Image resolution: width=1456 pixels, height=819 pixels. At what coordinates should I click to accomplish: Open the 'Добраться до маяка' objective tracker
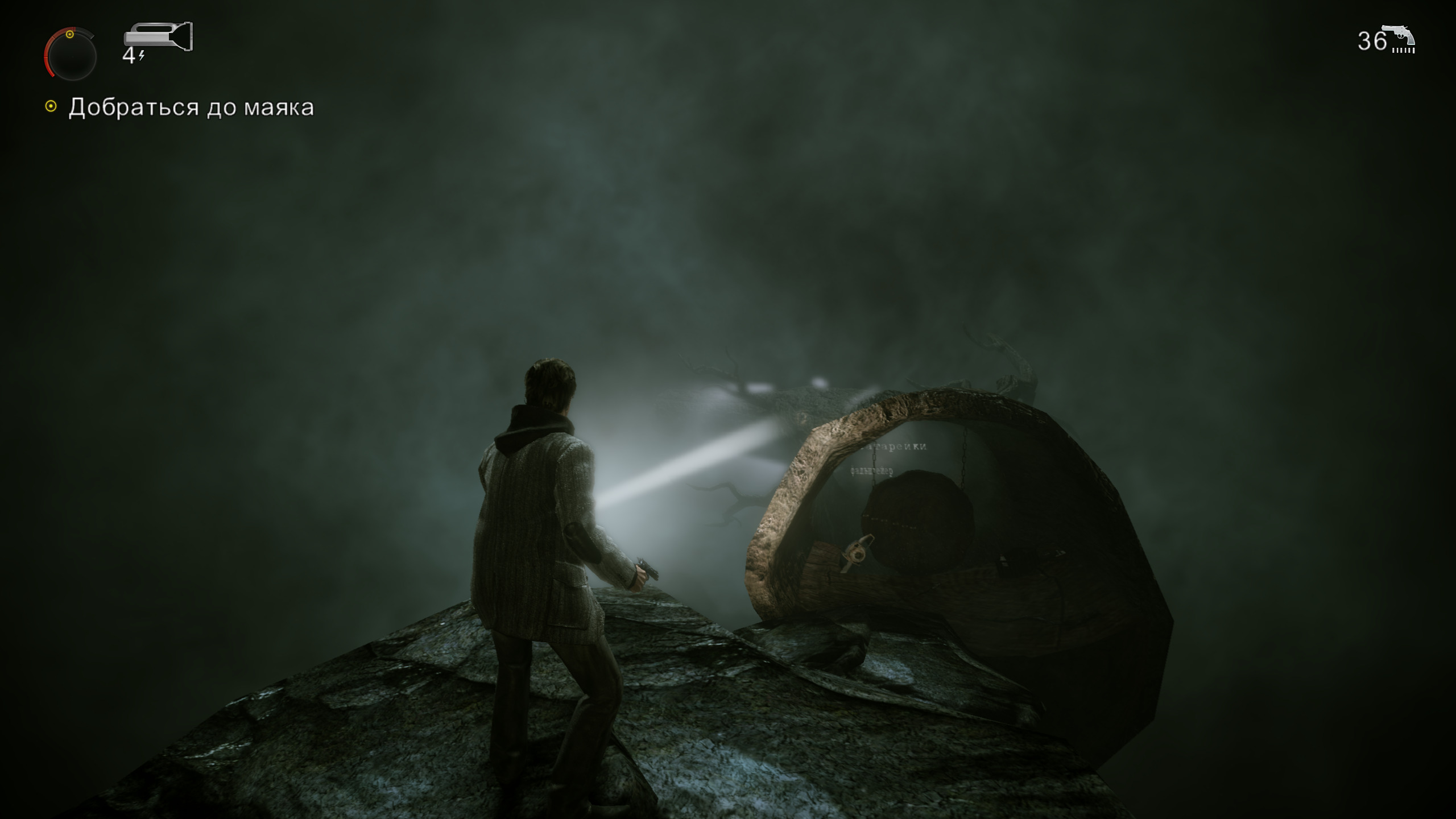(x=191, y=107)
